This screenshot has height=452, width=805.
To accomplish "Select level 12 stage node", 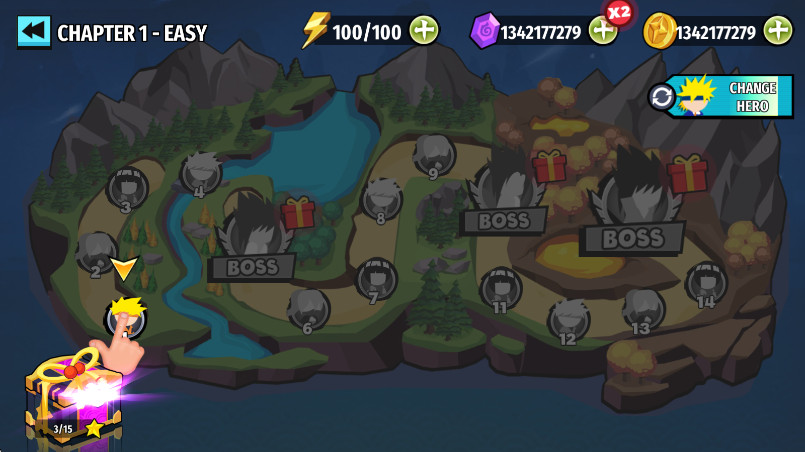I will pos(568,320).
